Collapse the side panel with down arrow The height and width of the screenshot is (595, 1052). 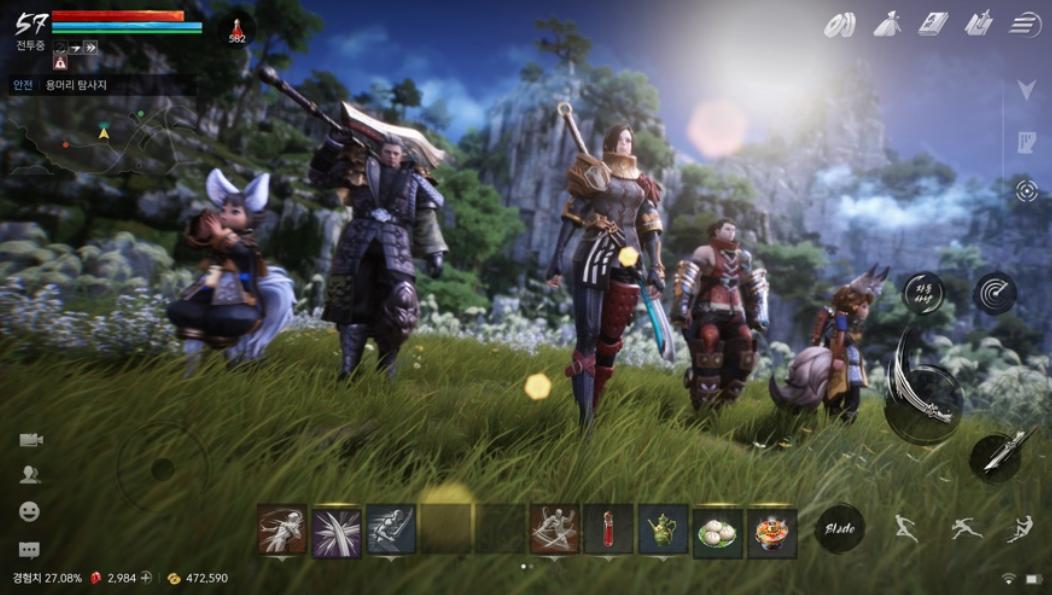(1026, 90)
